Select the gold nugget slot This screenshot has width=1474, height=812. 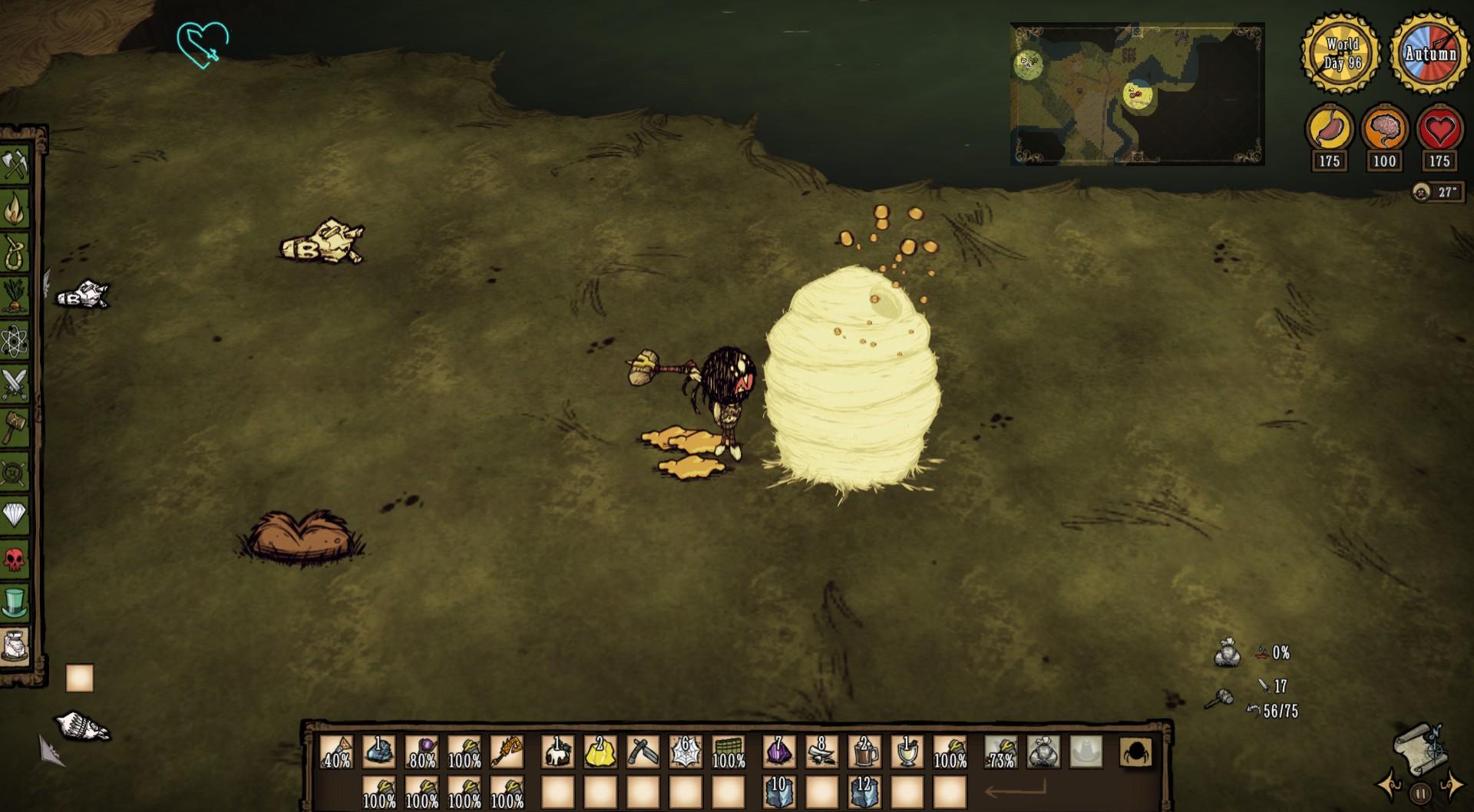pyautogui.click(x=600, y=752)
